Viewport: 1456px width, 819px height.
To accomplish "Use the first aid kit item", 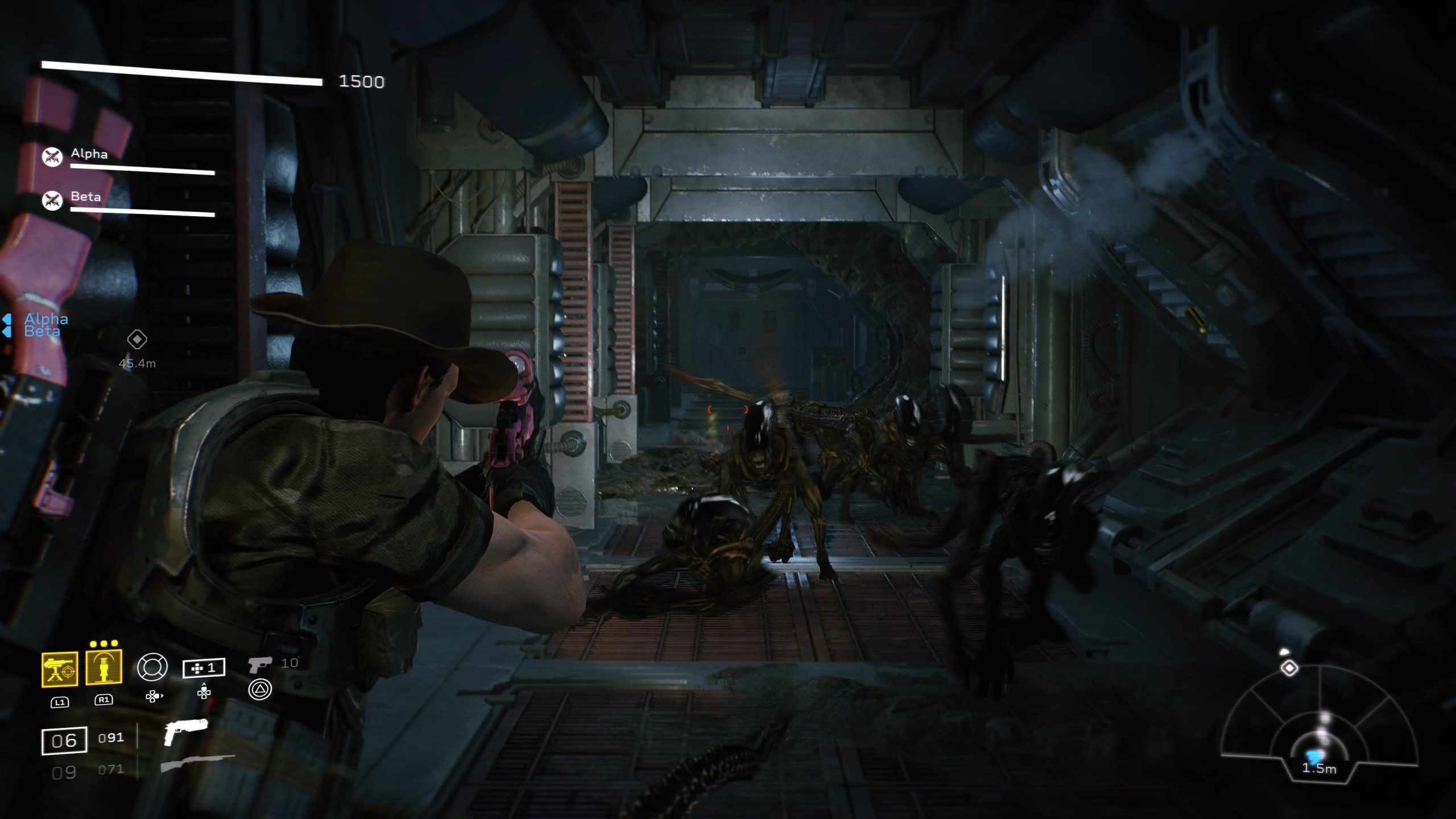I will 204,668.
